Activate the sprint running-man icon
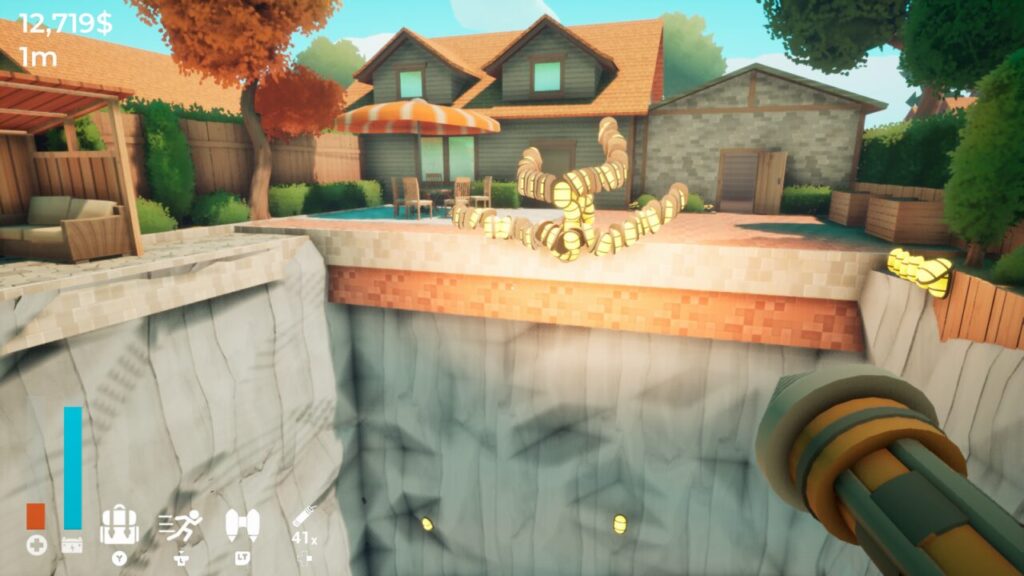This screenshot has width=1024, height=576. (x=181, y=526)
